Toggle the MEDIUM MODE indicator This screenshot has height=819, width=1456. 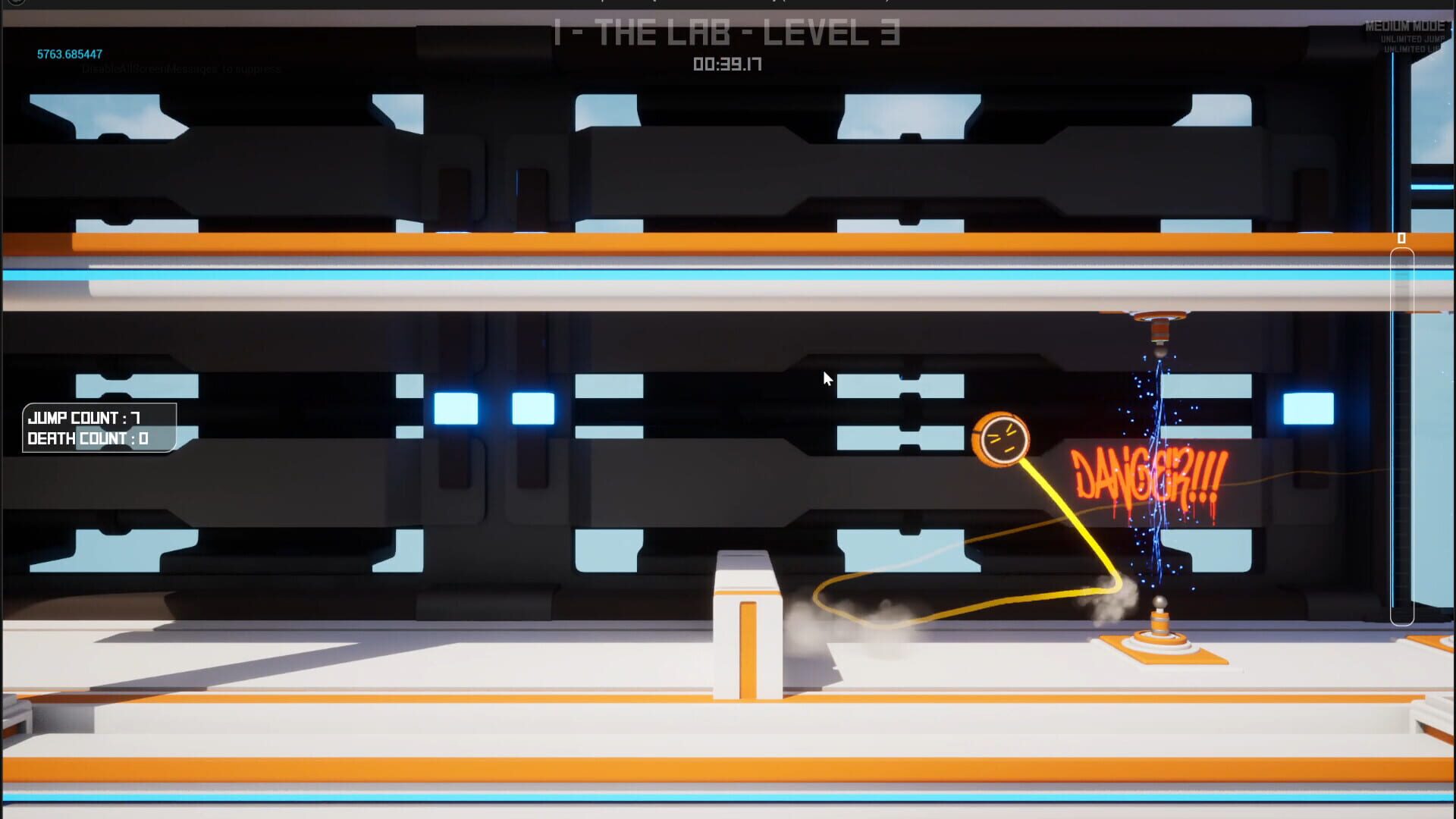[1404, 24]
